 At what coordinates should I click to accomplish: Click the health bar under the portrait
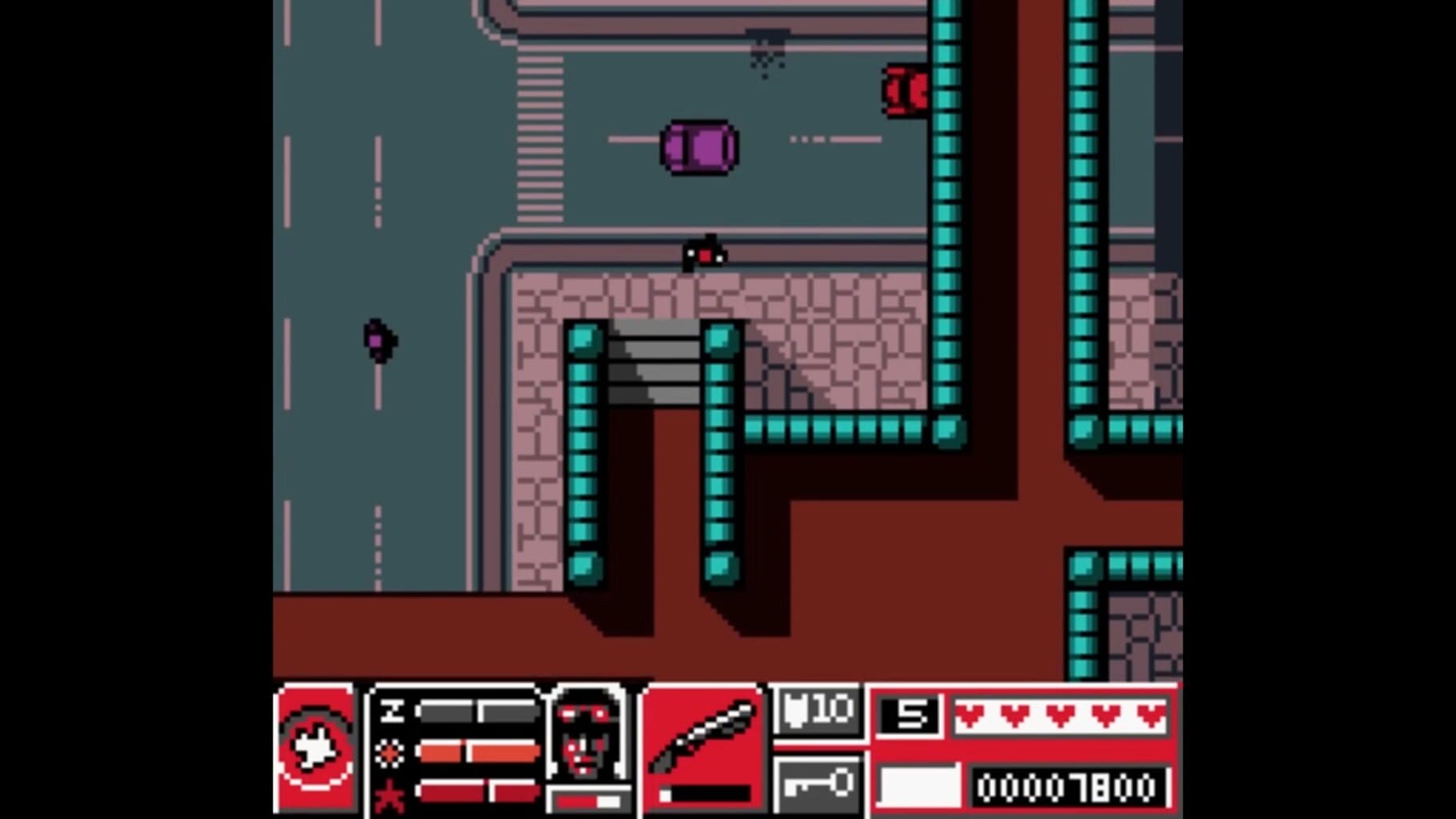(x=586, y=800)
